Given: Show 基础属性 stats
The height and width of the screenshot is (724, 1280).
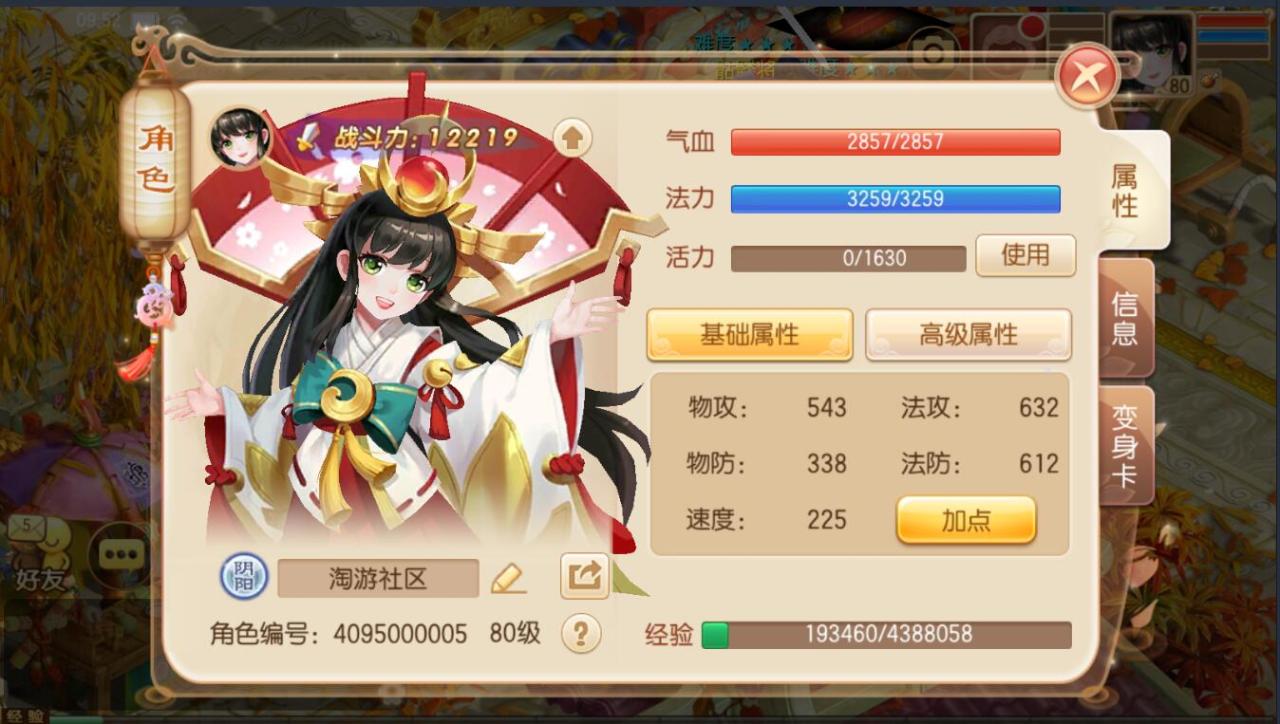Looking at the screenshot, I should point(749,334).
